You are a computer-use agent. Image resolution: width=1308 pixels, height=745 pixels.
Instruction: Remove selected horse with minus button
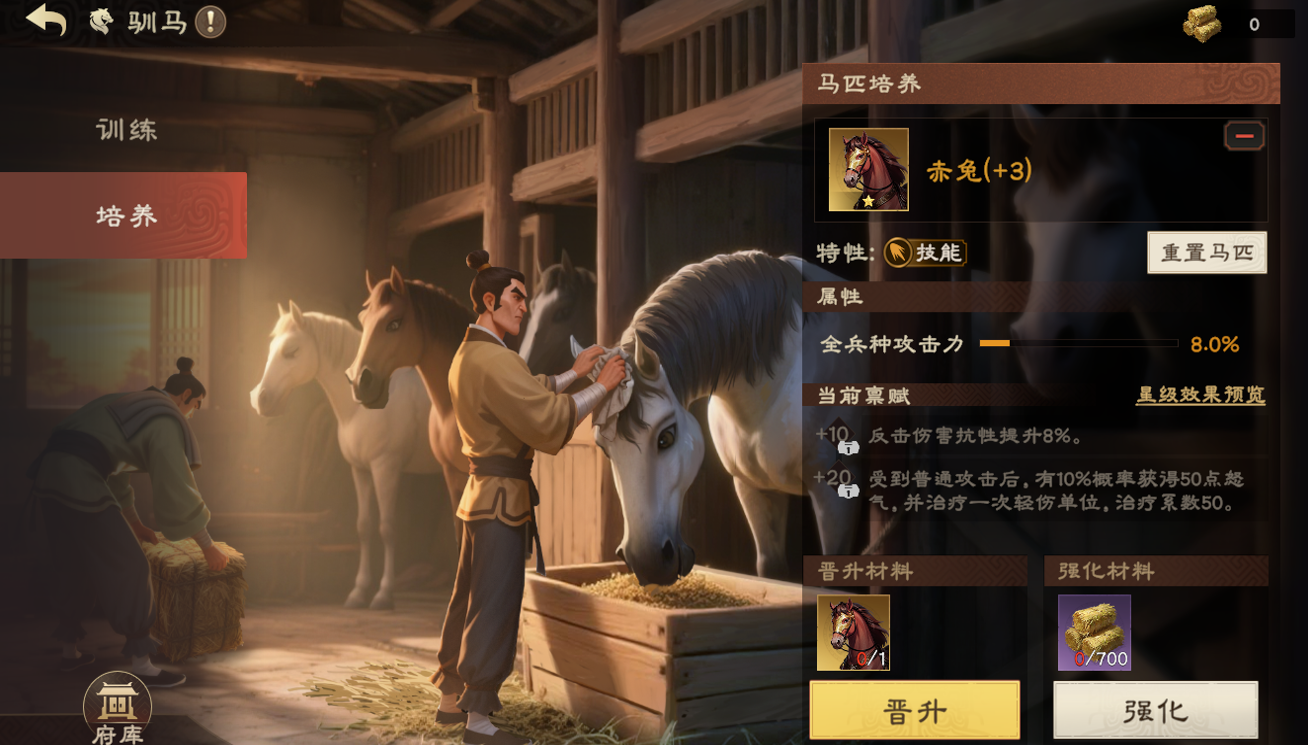click(1244, 136)
